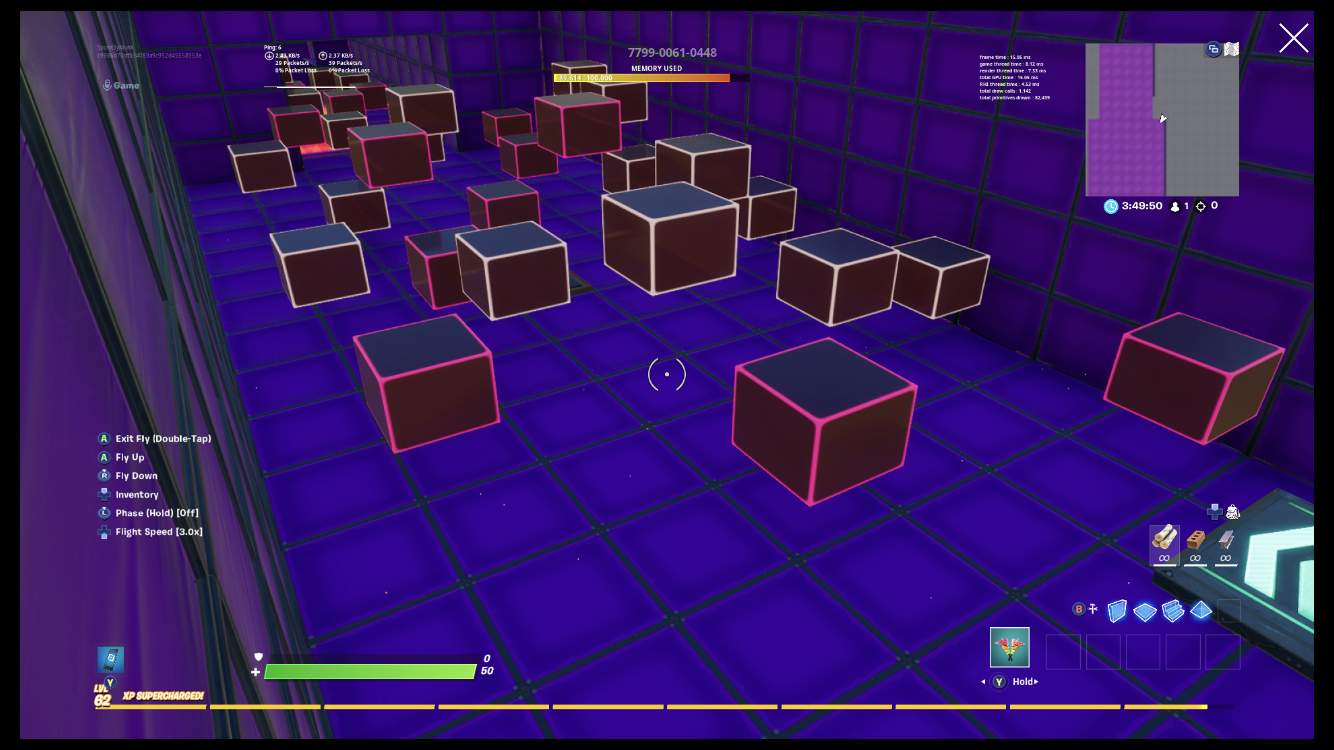
Task: Click the creative phone device icon
Action: (1215, 510)
